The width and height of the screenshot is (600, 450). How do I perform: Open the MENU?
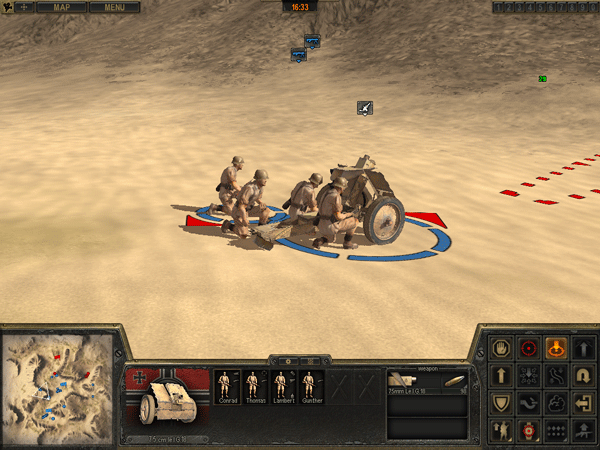[x=114, y=7]
